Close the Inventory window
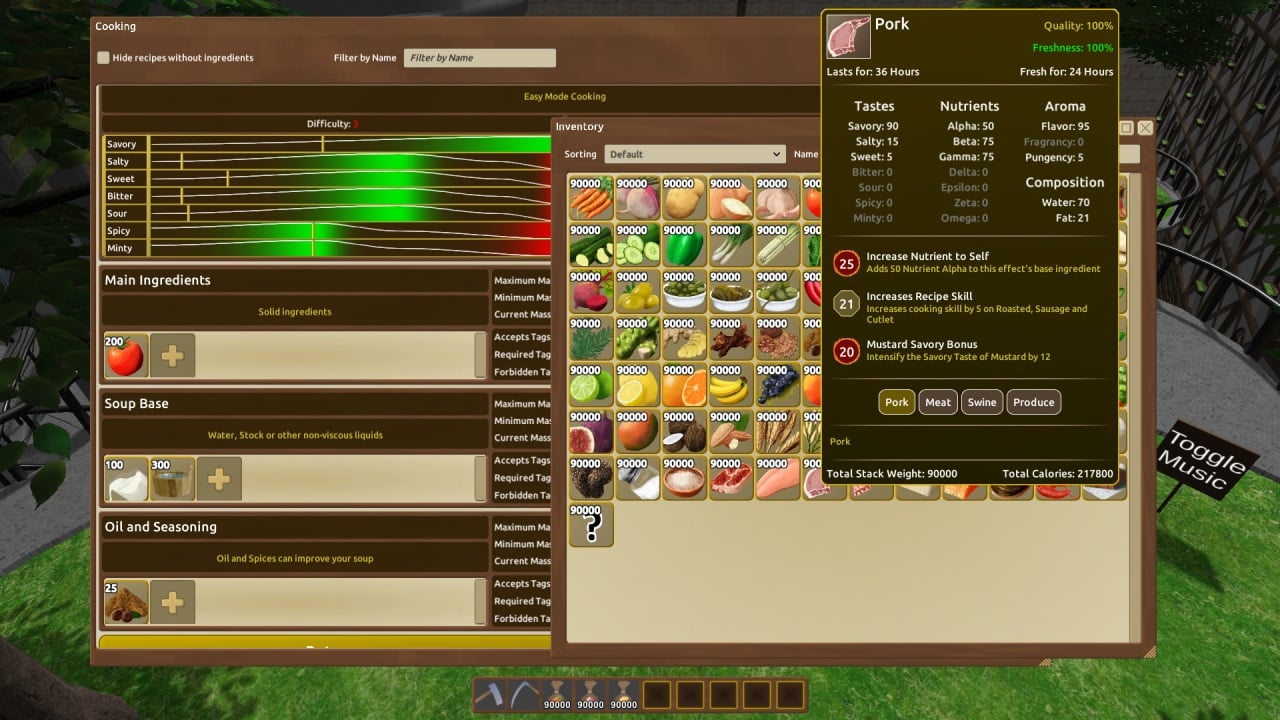Image resolution: width=1280 pixels, height=720 pixels. (x=1145, y=128)
